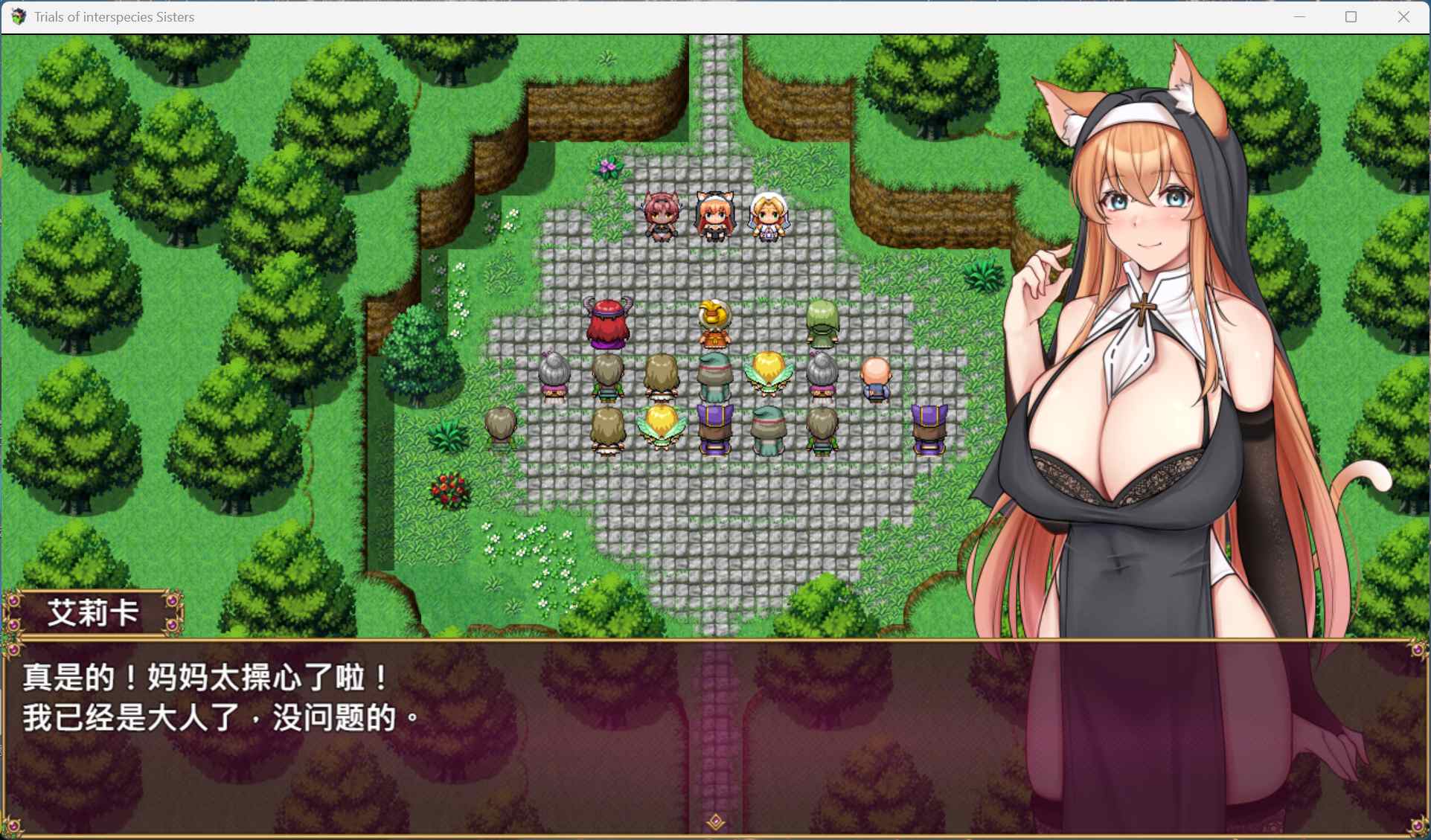1431x840 pixels.
Task: Click the green-cloaked turtle NPC sprite
Action: 821,324
